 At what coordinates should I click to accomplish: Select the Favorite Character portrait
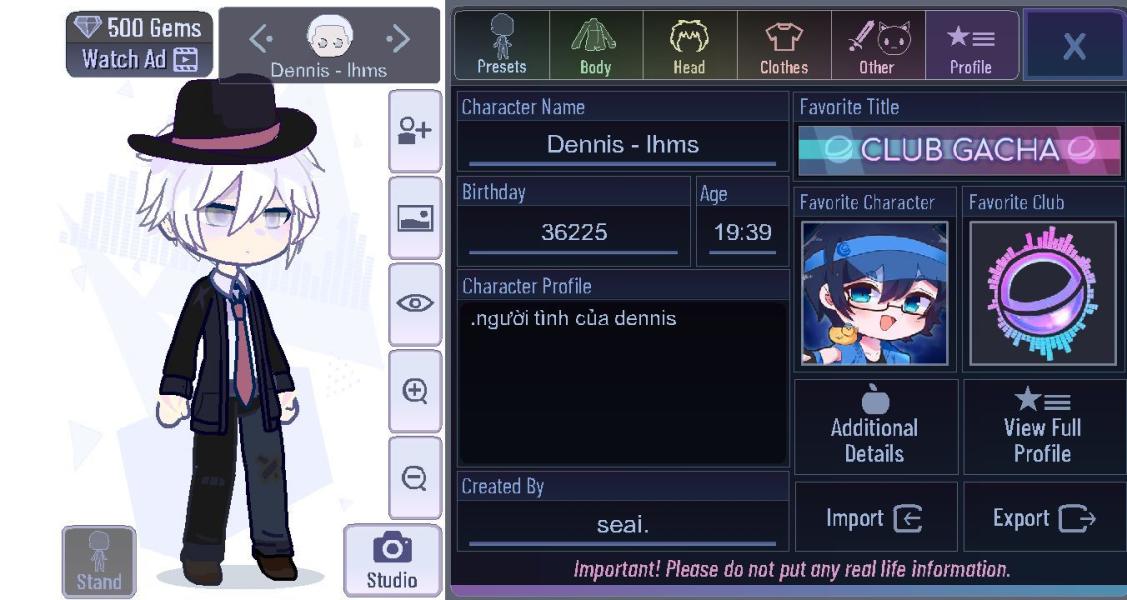coord(875,293)
